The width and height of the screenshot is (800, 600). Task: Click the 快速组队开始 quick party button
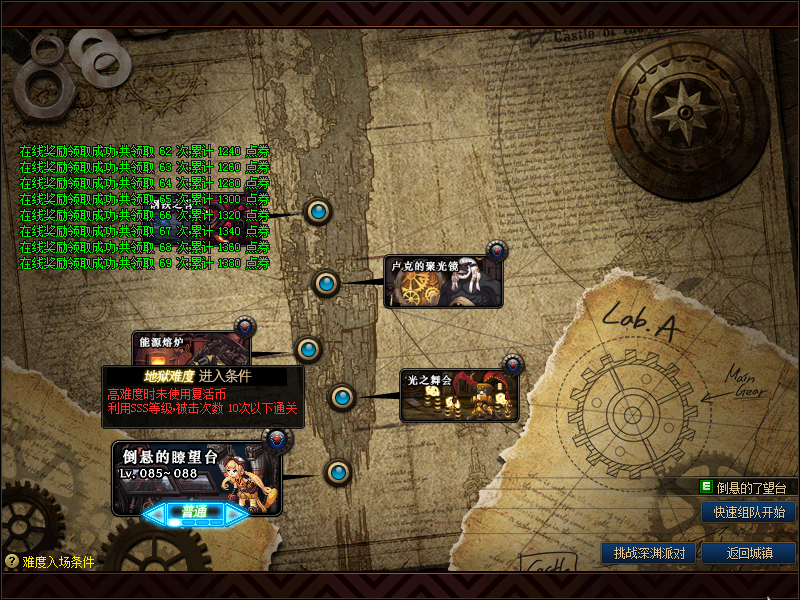click(748, 512)
